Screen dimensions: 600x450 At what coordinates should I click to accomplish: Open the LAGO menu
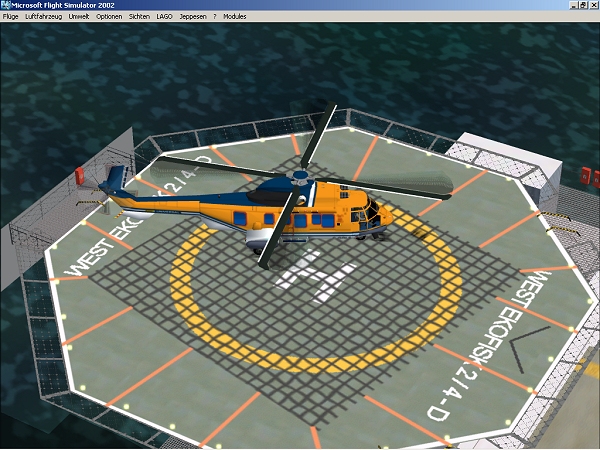(164, 17)
